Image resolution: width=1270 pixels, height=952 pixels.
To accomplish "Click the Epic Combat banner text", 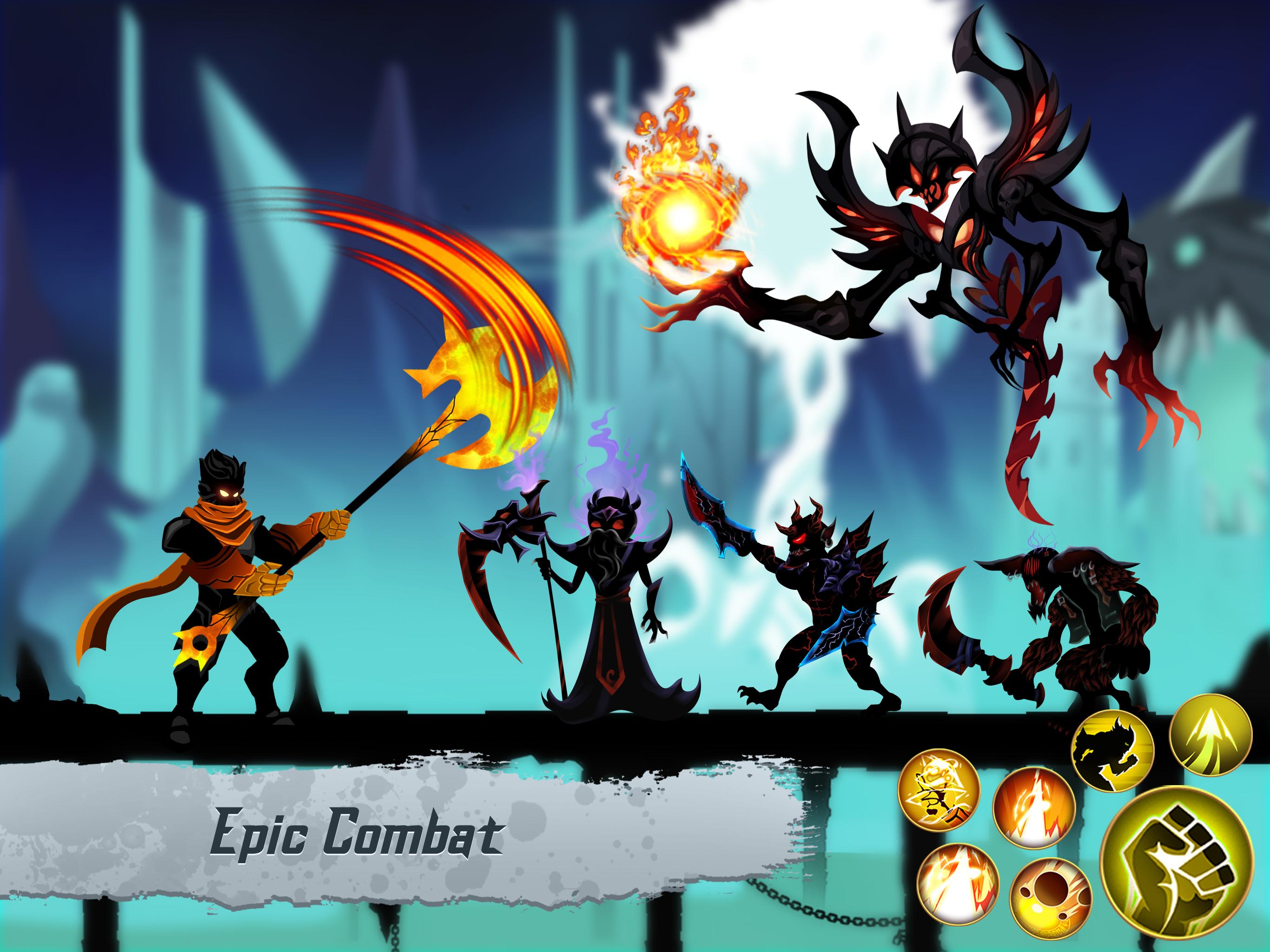I will pos(357,834).
